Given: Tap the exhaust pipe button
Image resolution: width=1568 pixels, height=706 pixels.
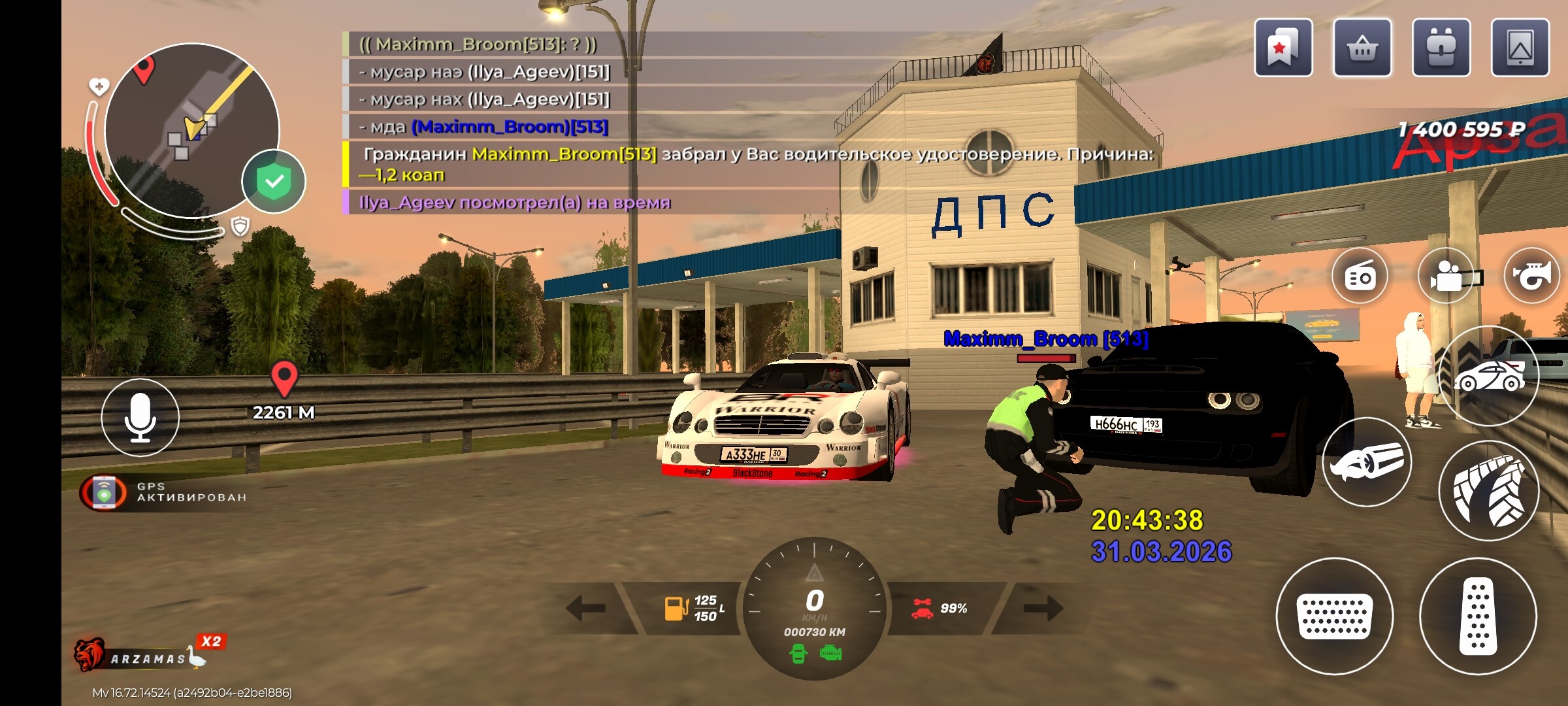Looking at the screenshot, I should pos(1367,462).
